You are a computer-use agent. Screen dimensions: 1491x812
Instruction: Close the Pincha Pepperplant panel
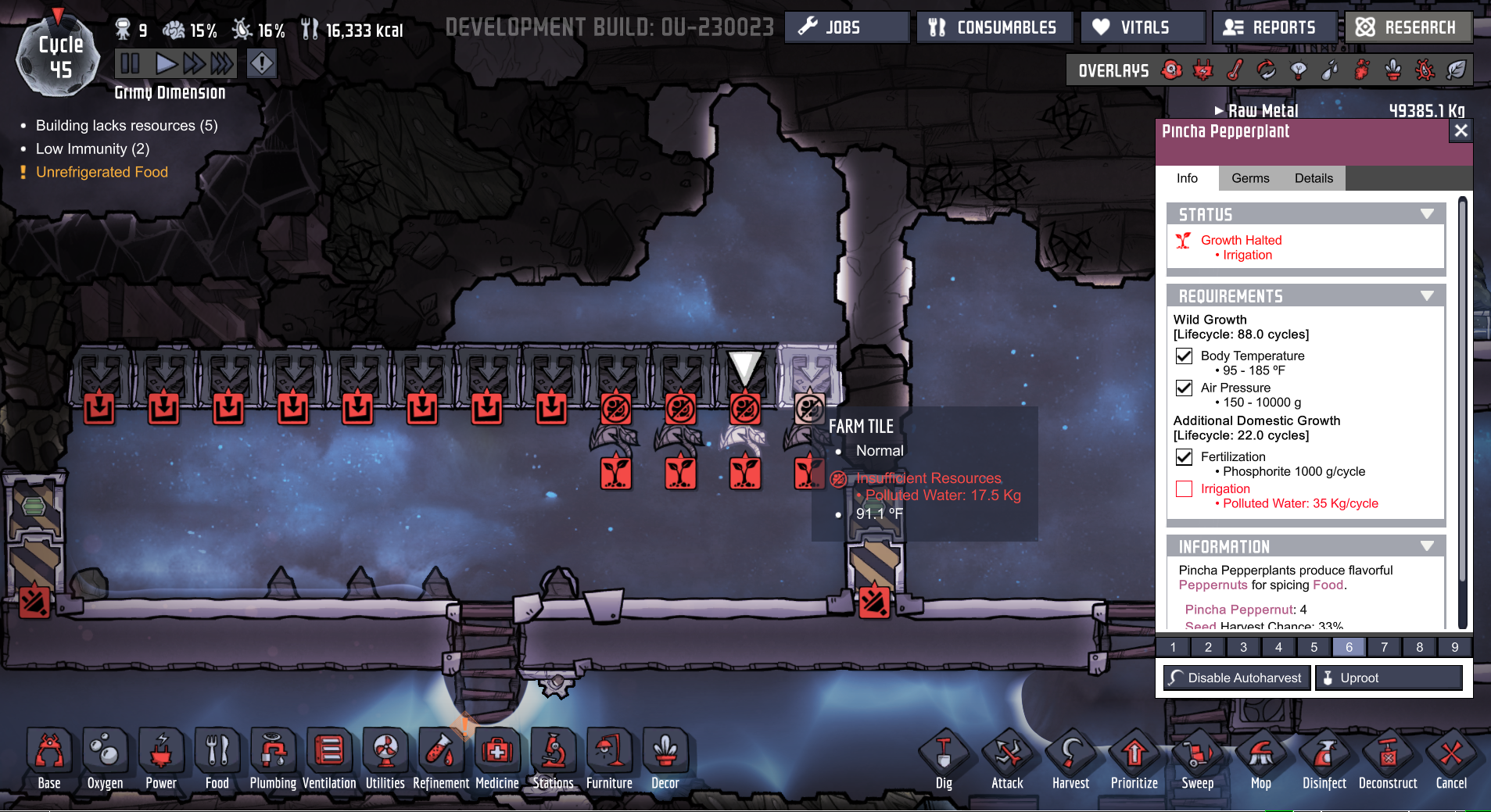(1461, 131)
